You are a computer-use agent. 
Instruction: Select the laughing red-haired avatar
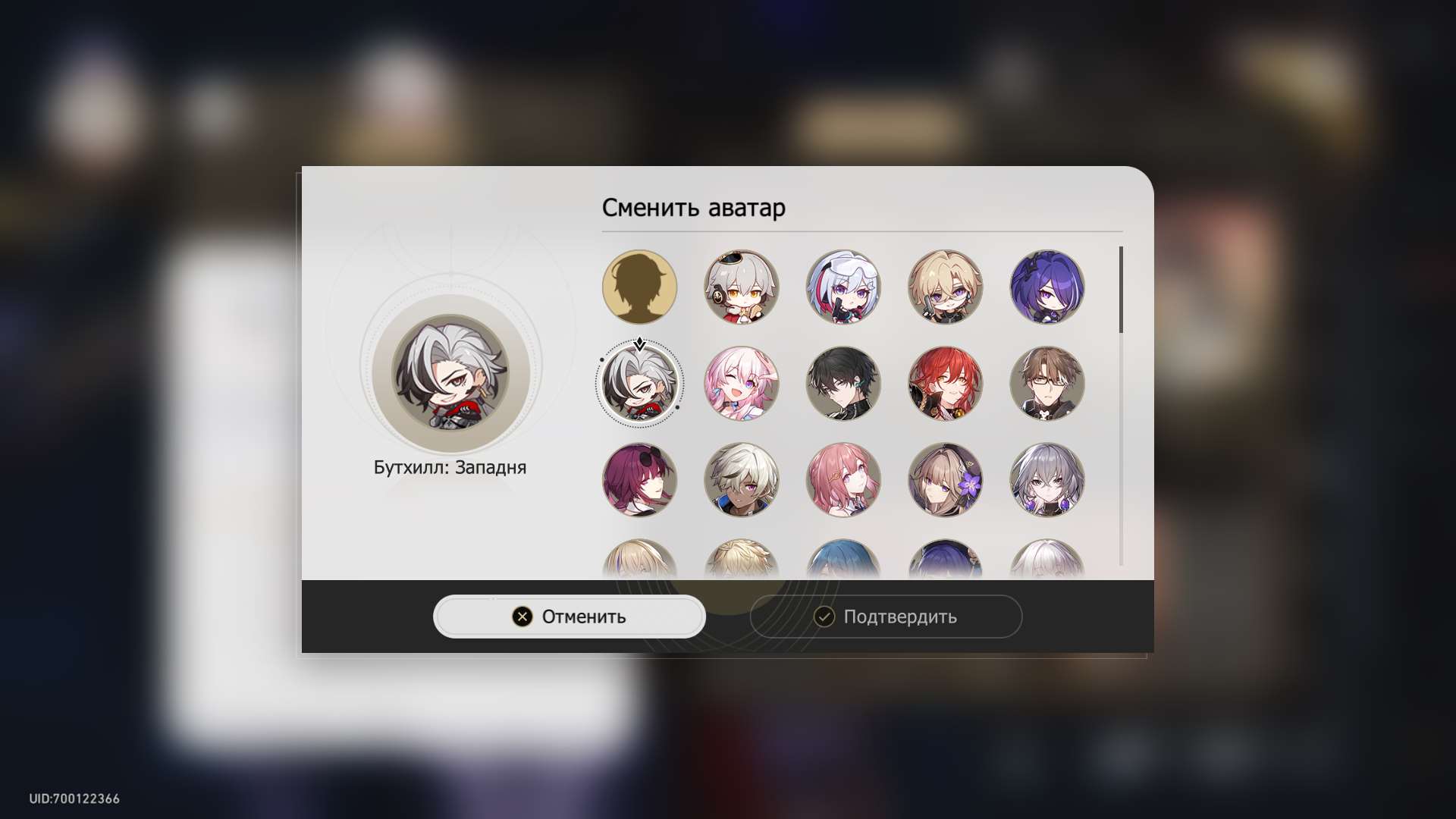(946, 384)
